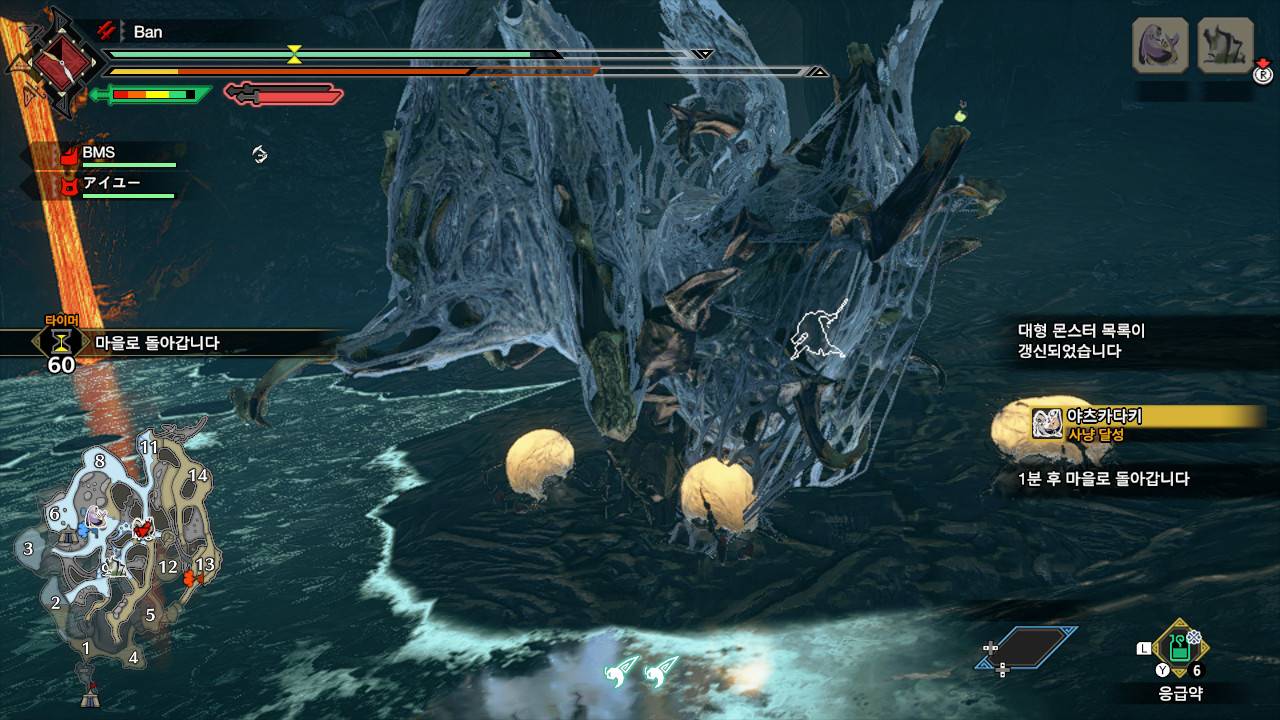The image size is (1280, 720).
Task: Select the red monster marker on minimap
Action: tap(144, 527)
